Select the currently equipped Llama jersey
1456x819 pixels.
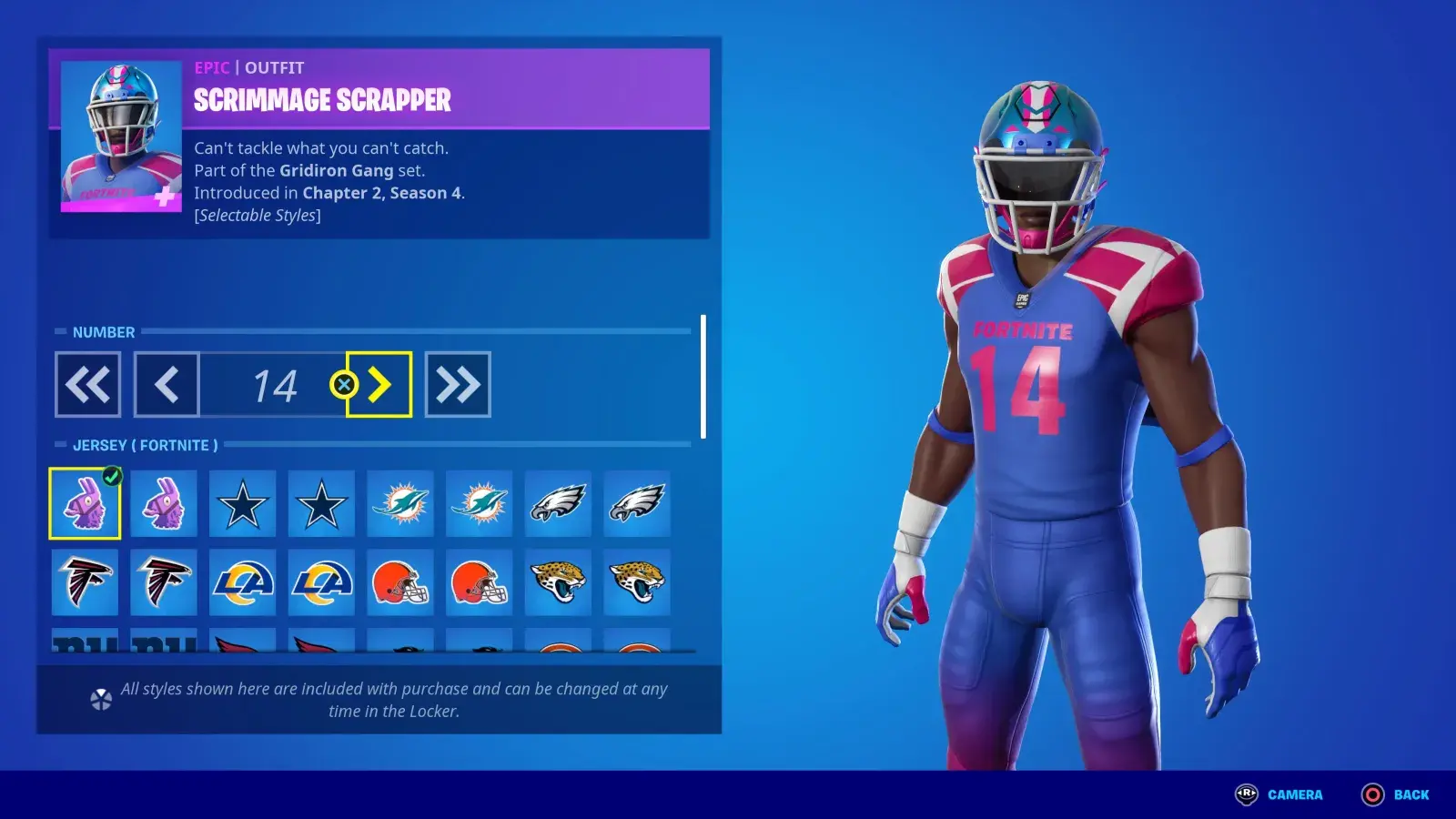(85, 504)
